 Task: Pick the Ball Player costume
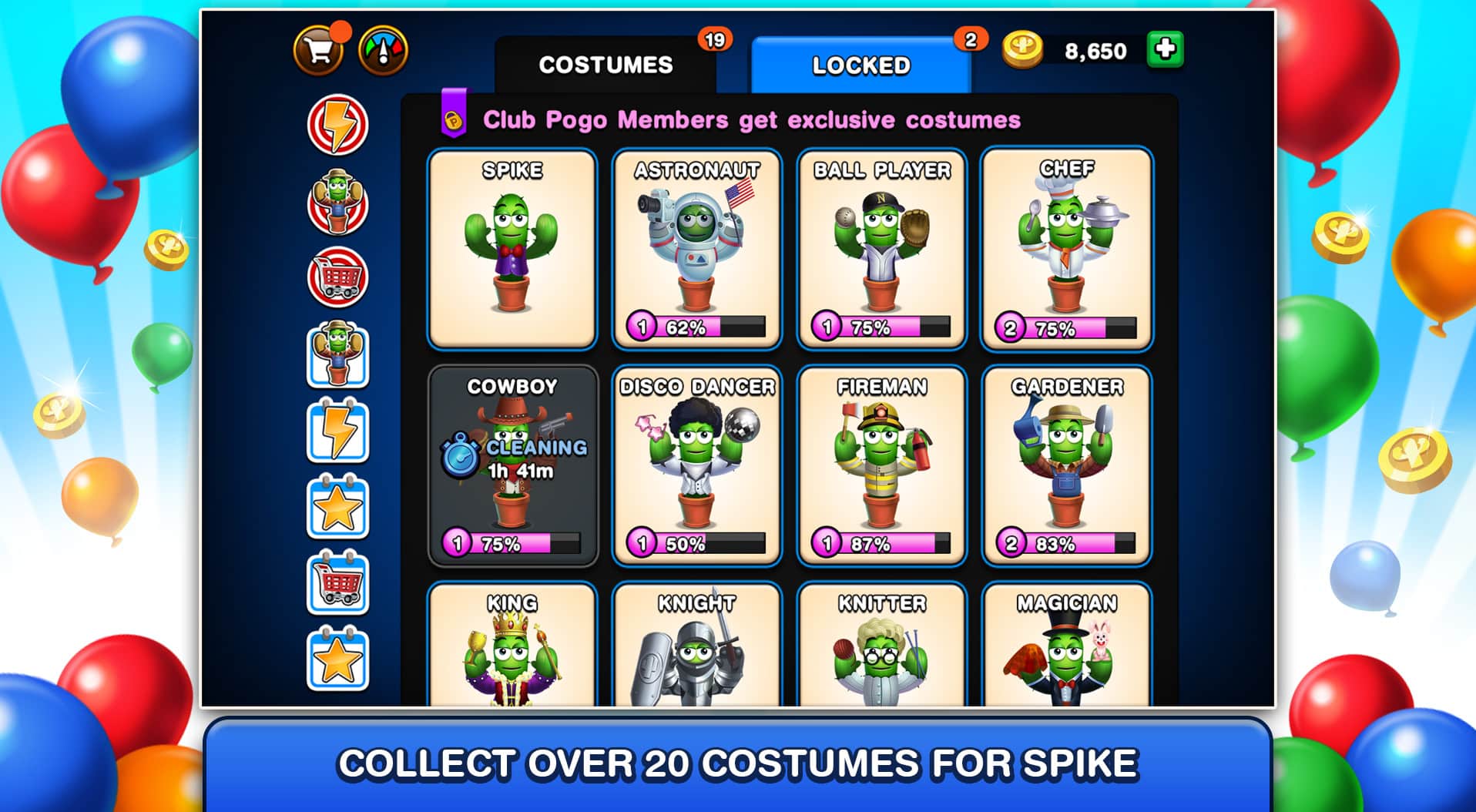click(881, 248)
